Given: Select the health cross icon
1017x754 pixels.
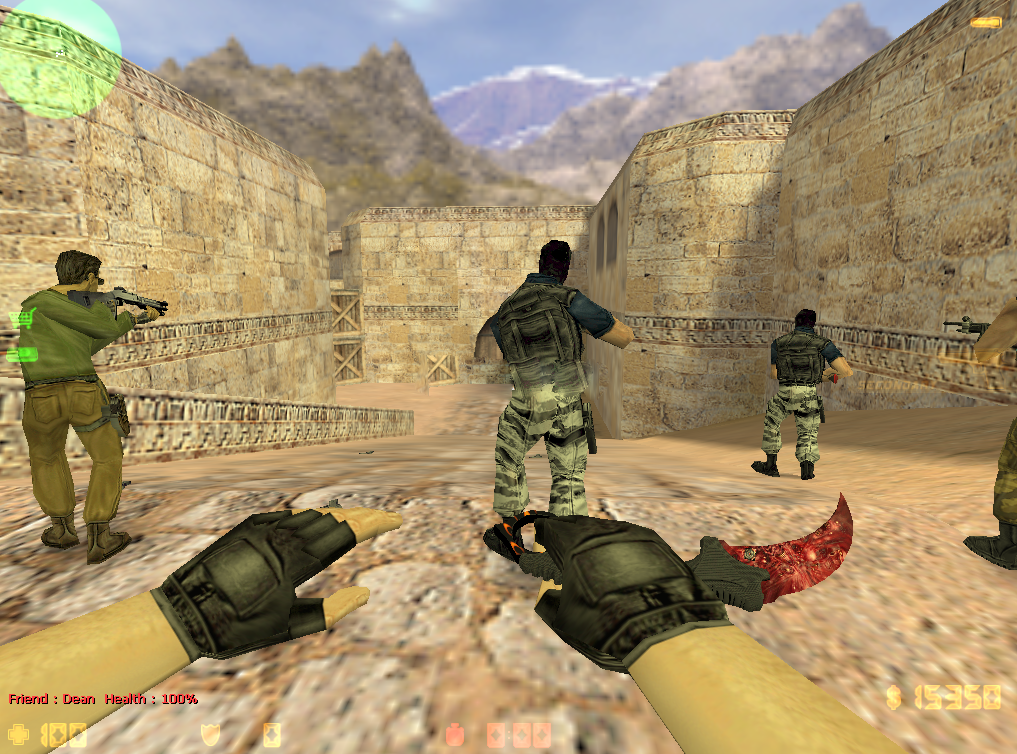Looking at the screenshot, I should 20,735.
